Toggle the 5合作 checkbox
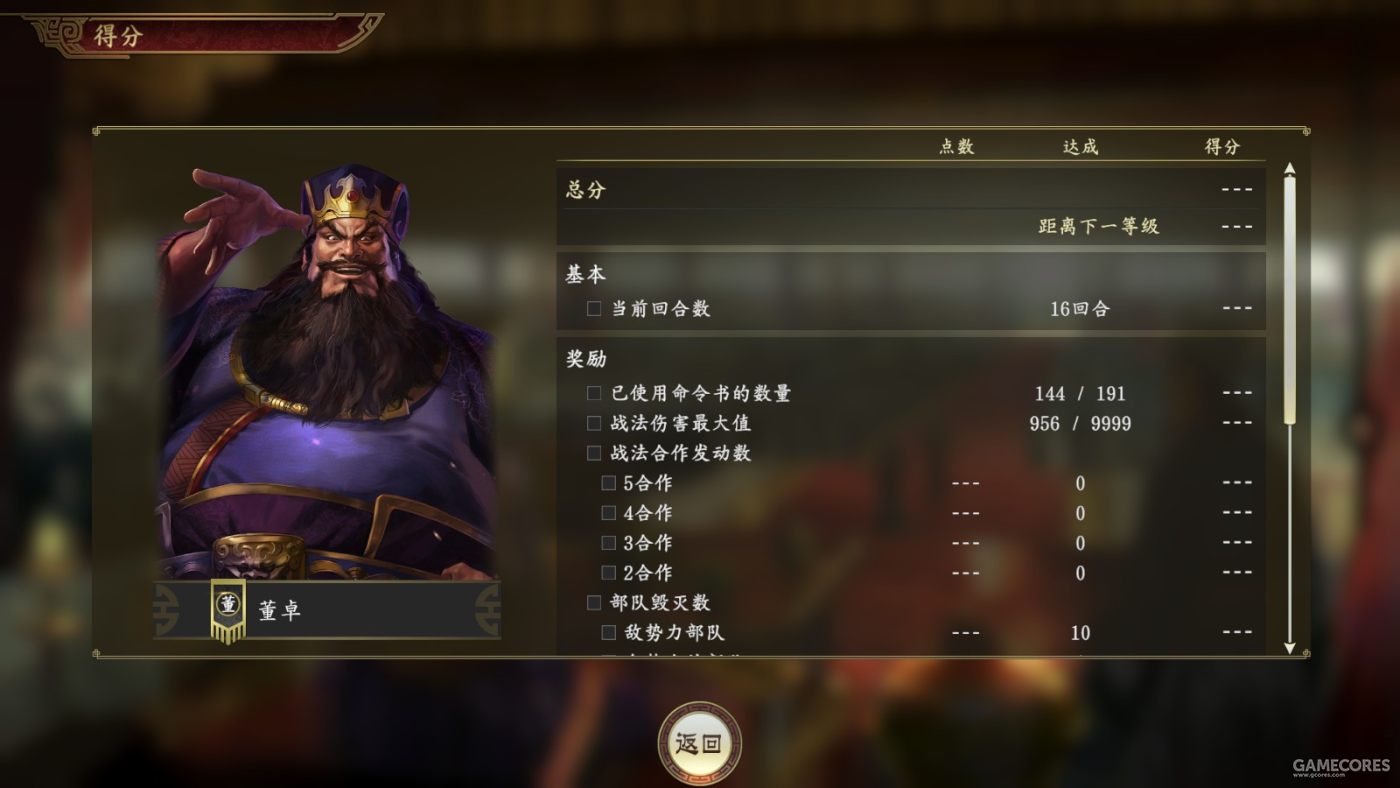Screen dimensions: 1400x788 (608, 483)
